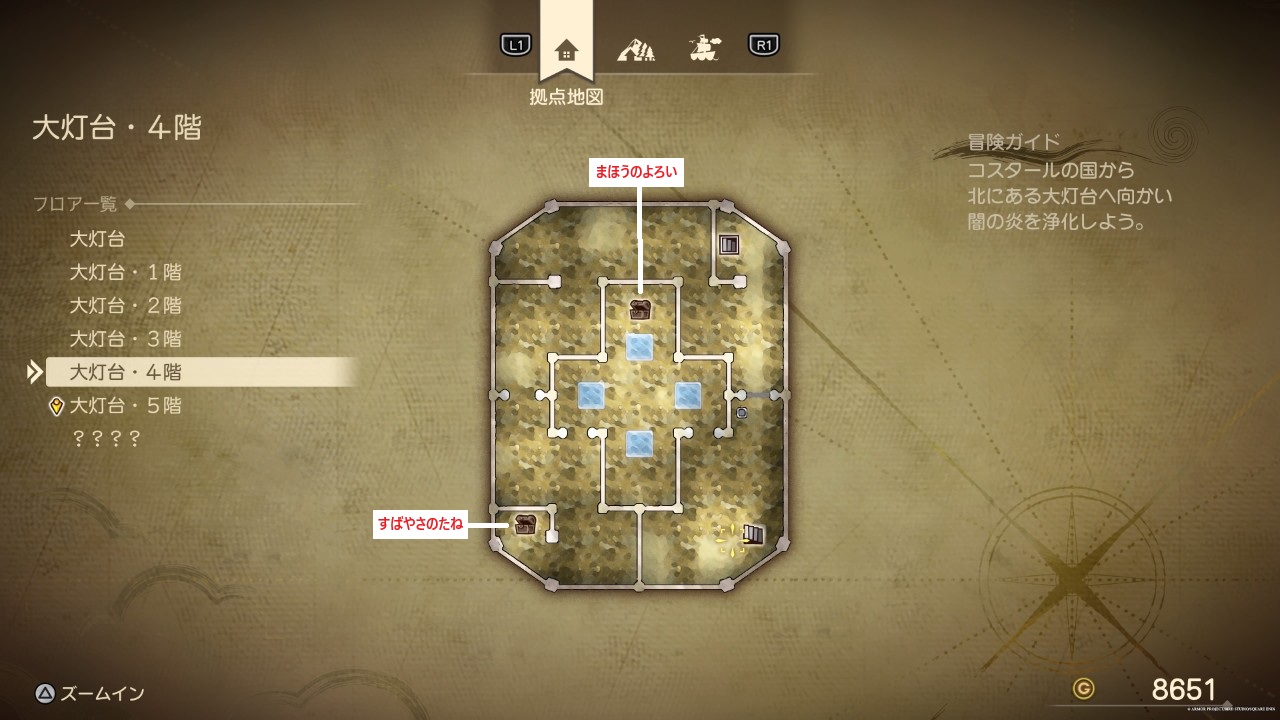Switch to 大灯台・5階 floor
1280x720 pixels.
click(125, 406)
